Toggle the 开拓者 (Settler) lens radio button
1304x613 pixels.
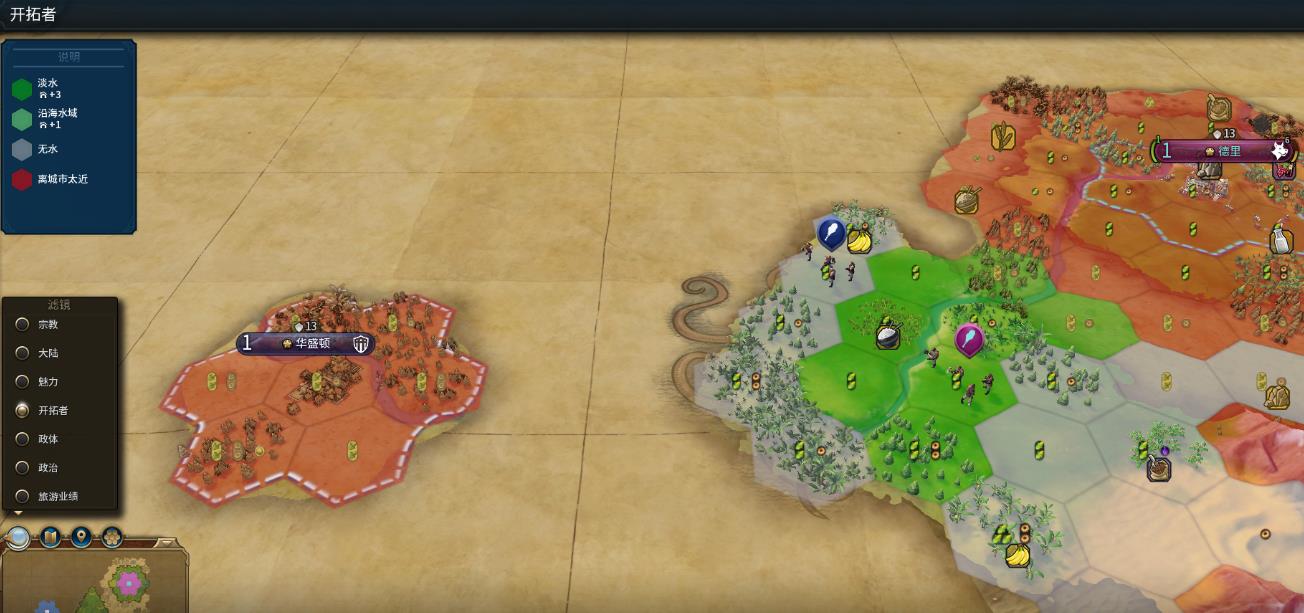pyautogui.click(x=22, y=410)
